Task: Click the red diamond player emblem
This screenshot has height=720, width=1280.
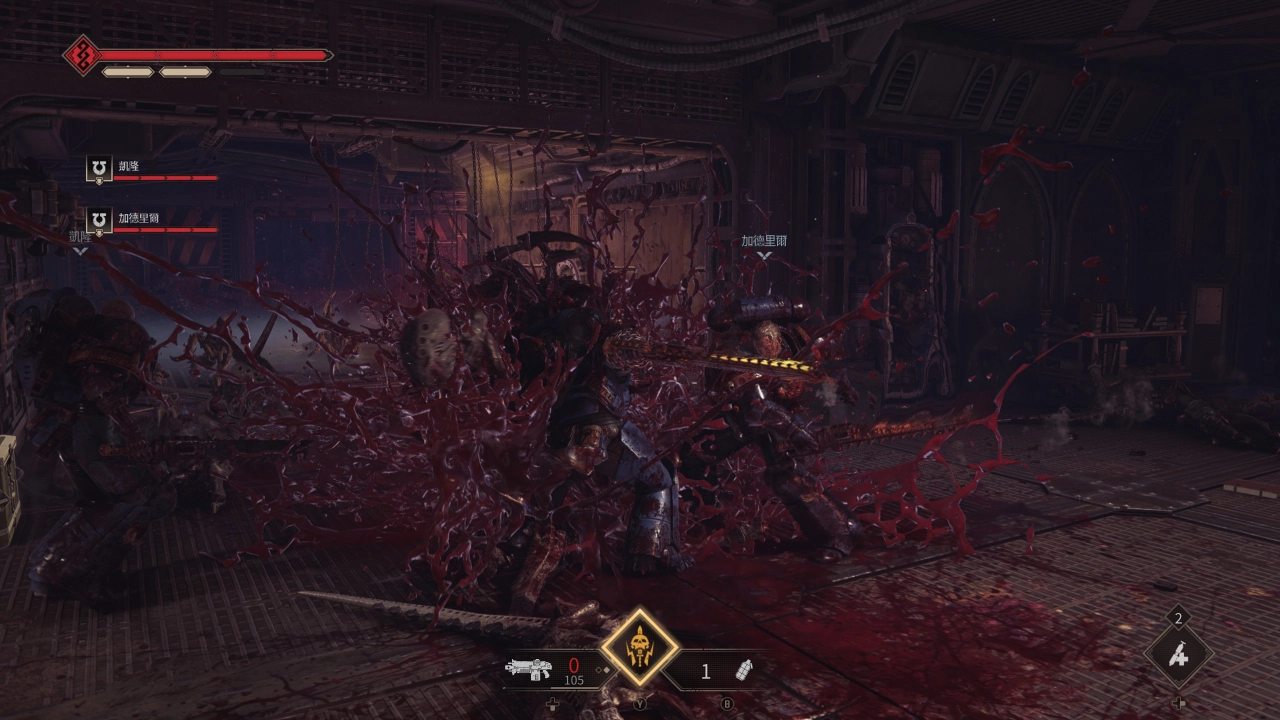Action: tap(80, 55)
